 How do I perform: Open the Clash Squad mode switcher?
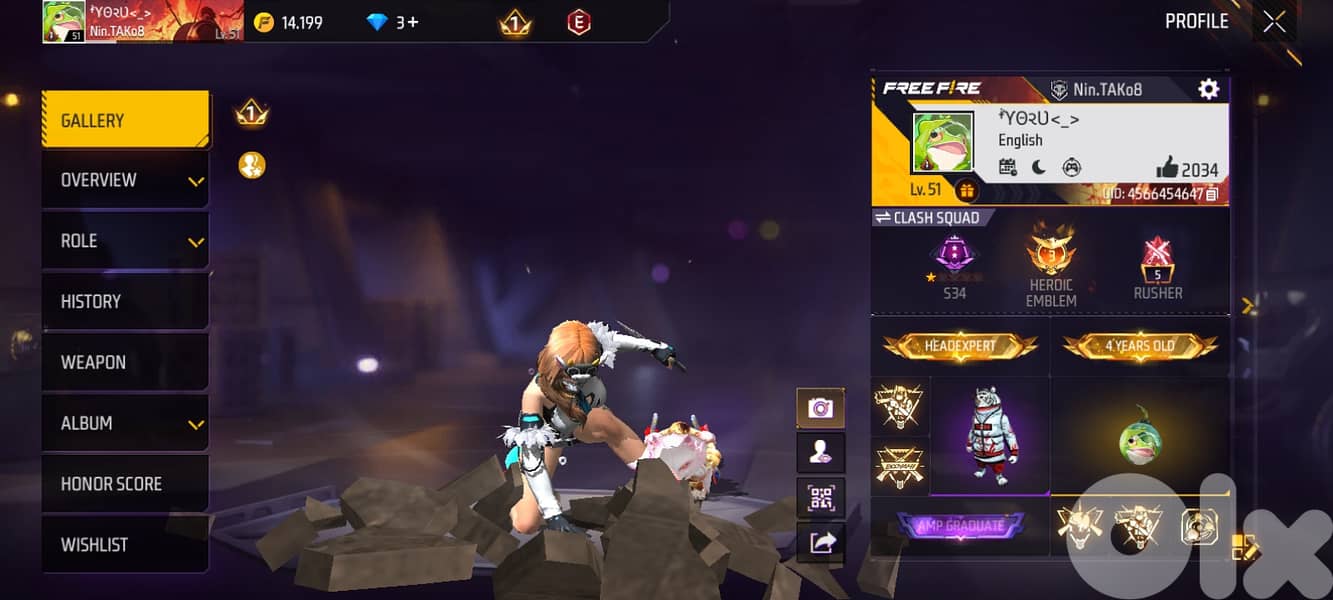pos(927,217)
